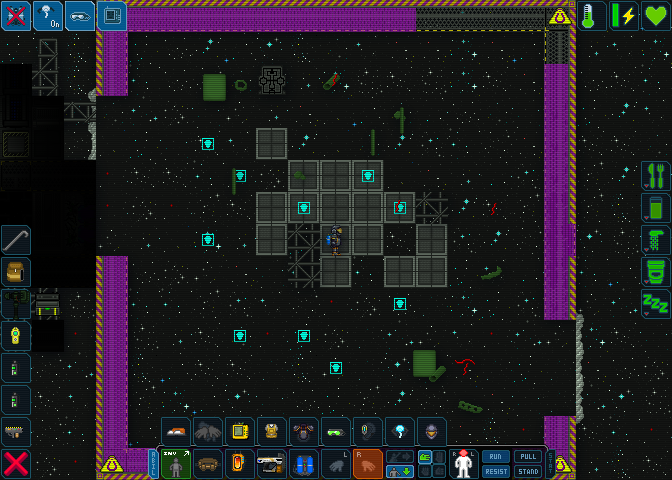Click the shower hygiene status icon
Viewport: 672px width, 480px height.
(656, 240)
